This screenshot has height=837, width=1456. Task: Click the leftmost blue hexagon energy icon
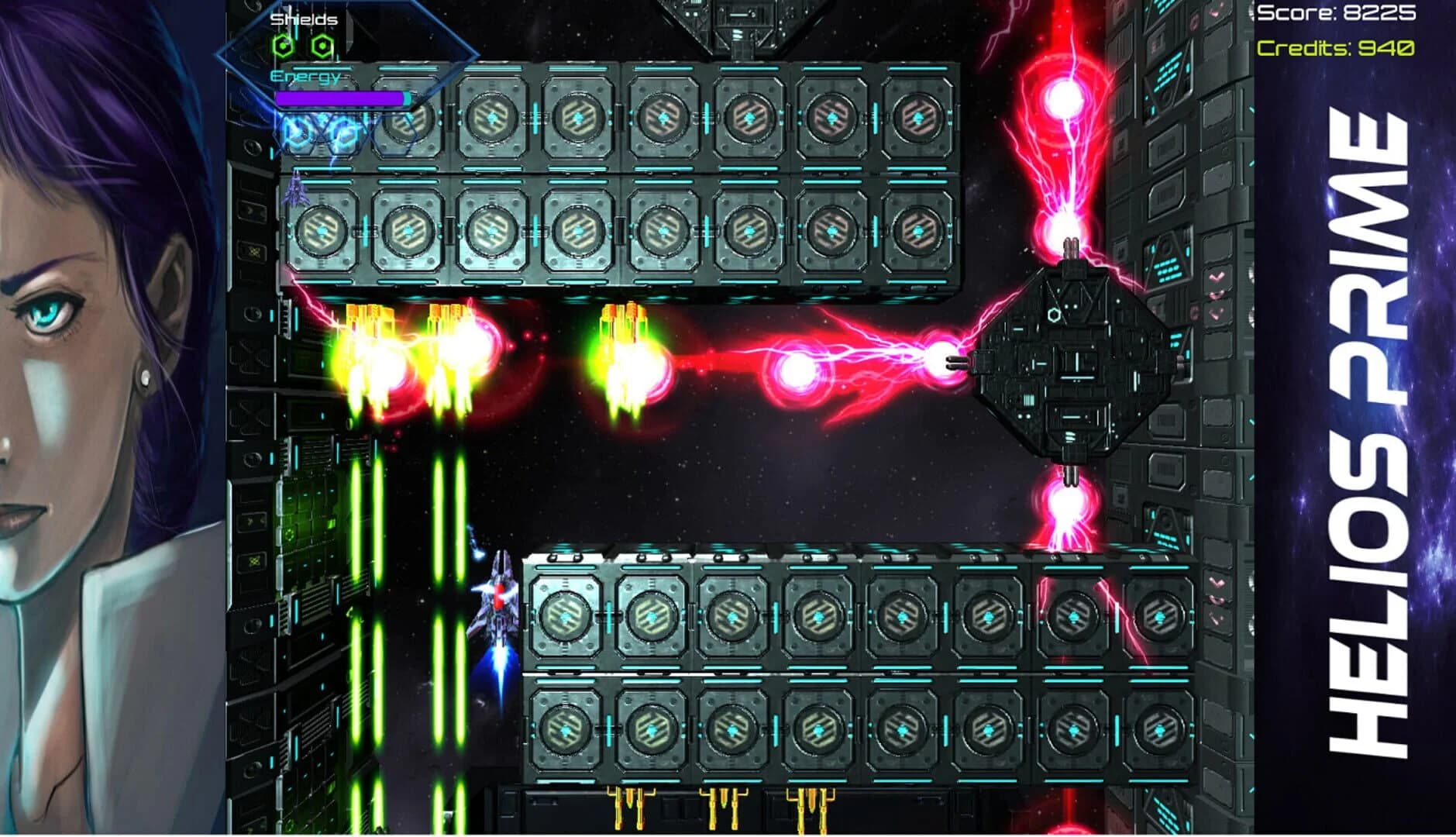coord(294,132)
